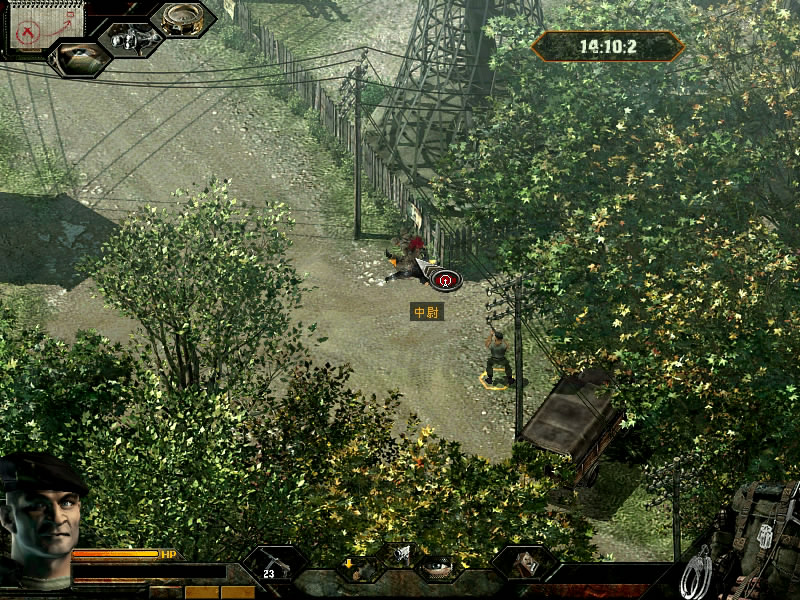This screenshot has height=600, width=800.
Task: Activate the eye view icon
Action: 78,57
